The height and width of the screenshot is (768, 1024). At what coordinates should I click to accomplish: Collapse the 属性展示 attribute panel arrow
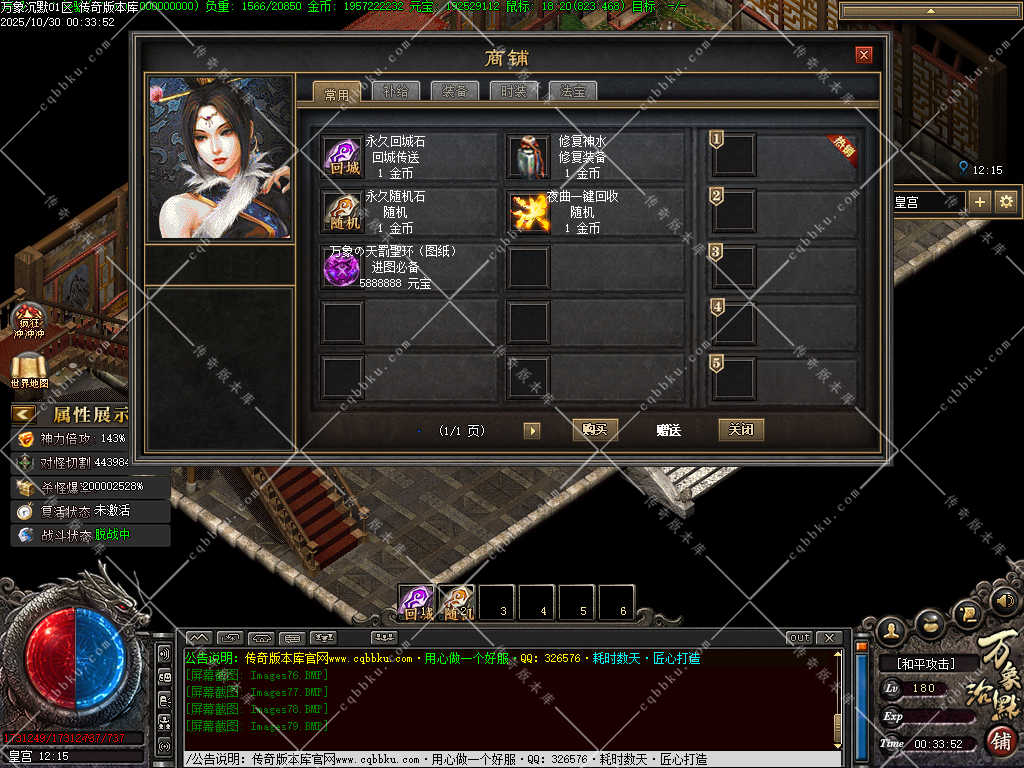[23, 414]
